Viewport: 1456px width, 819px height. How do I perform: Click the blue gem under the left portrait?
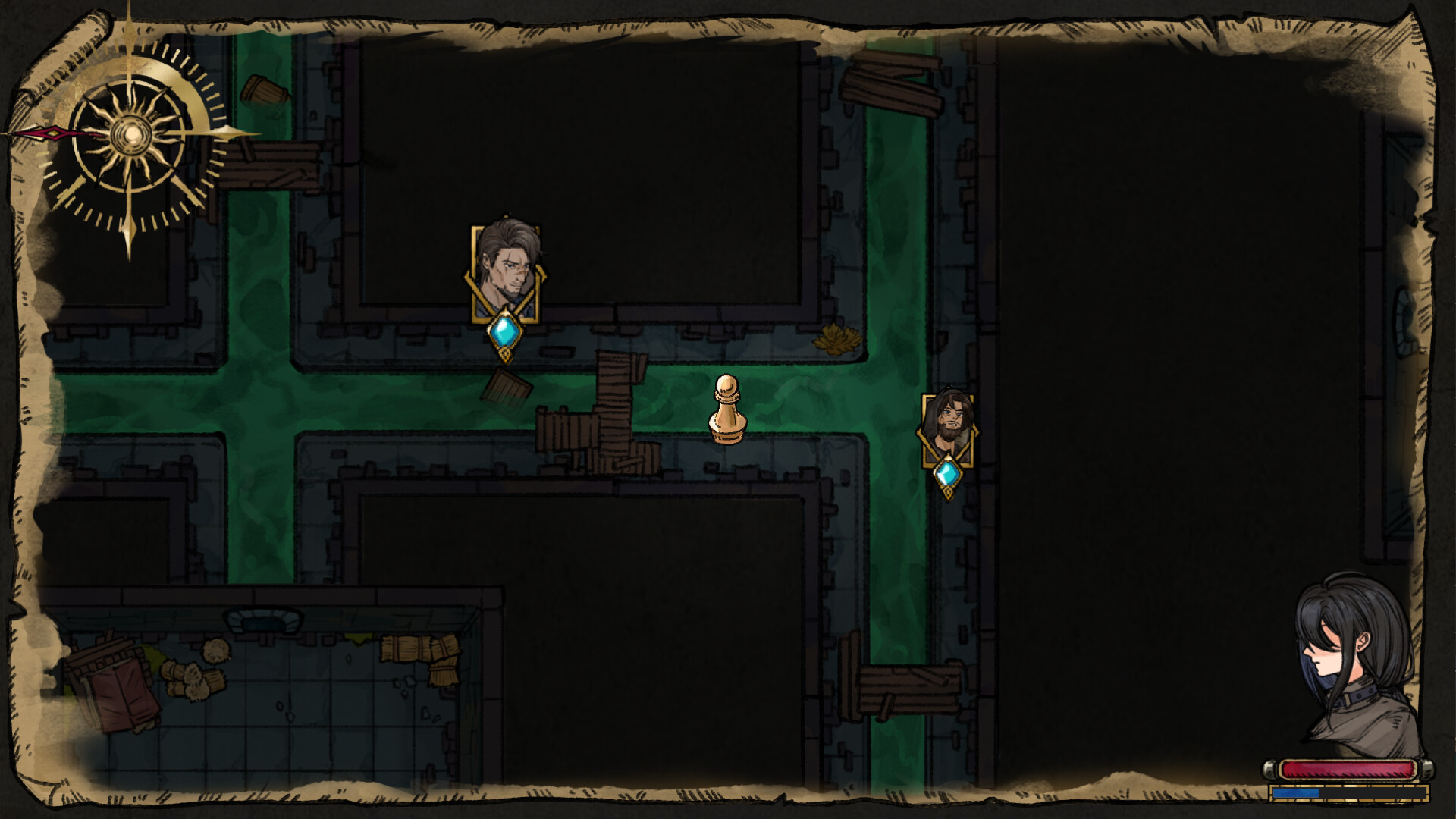504,331
